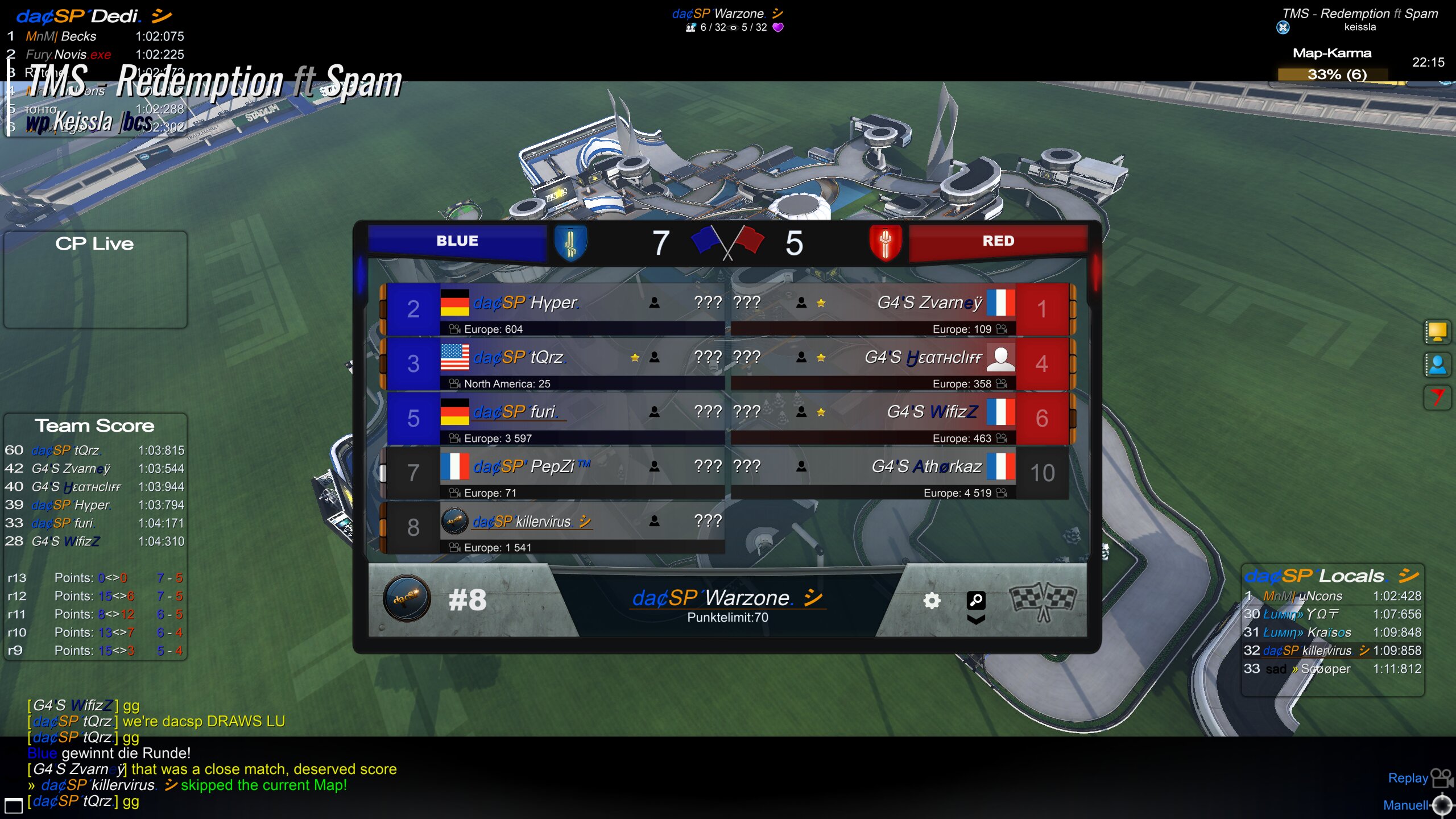Click the blue X icon beside the map name
This screenshot has width=1456, height=819.
[1283, 27]
